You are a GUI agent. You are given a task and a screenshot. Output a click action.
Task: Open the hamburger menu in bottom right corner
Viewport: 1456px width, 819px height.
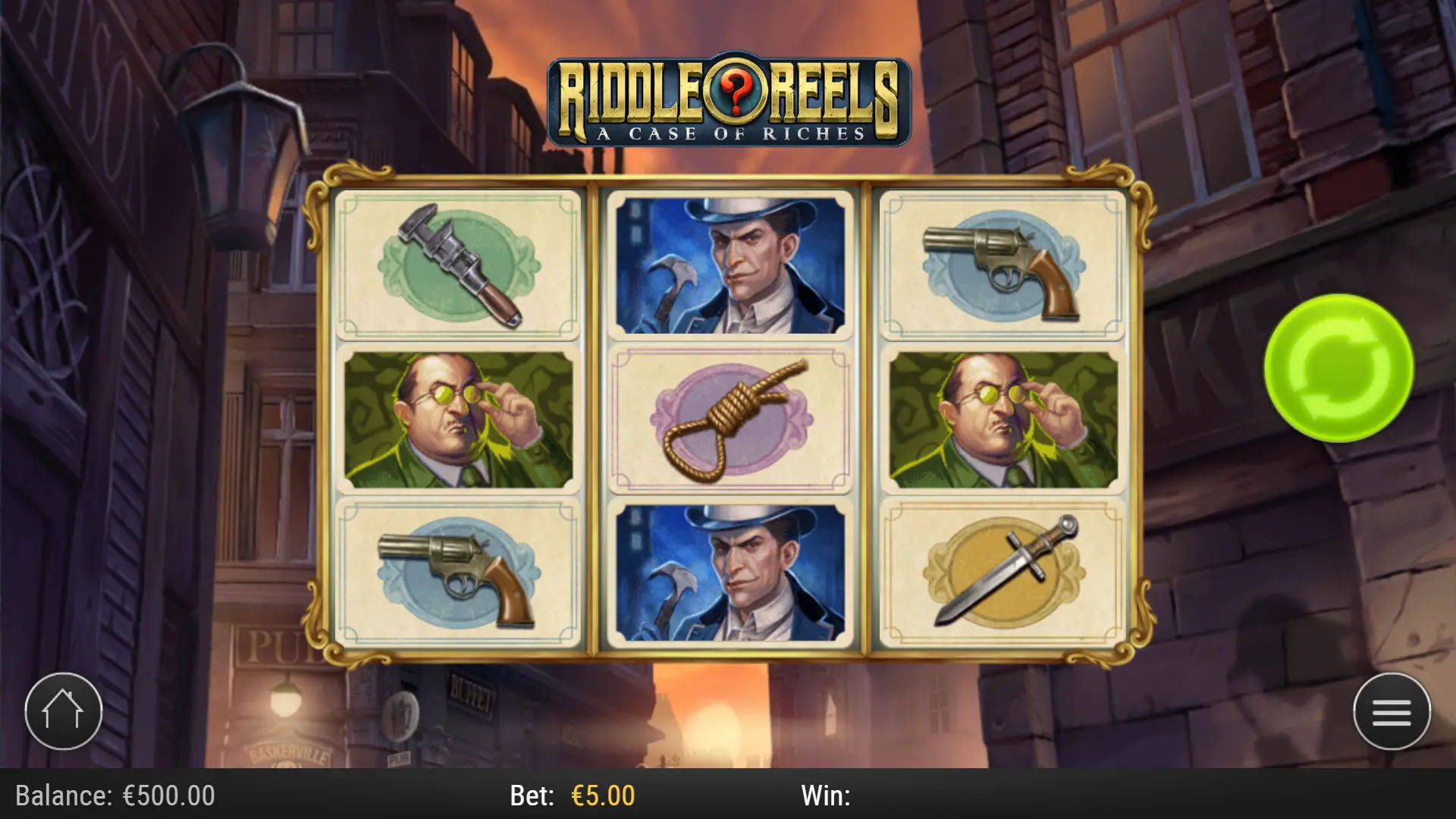click(1391, 713)
